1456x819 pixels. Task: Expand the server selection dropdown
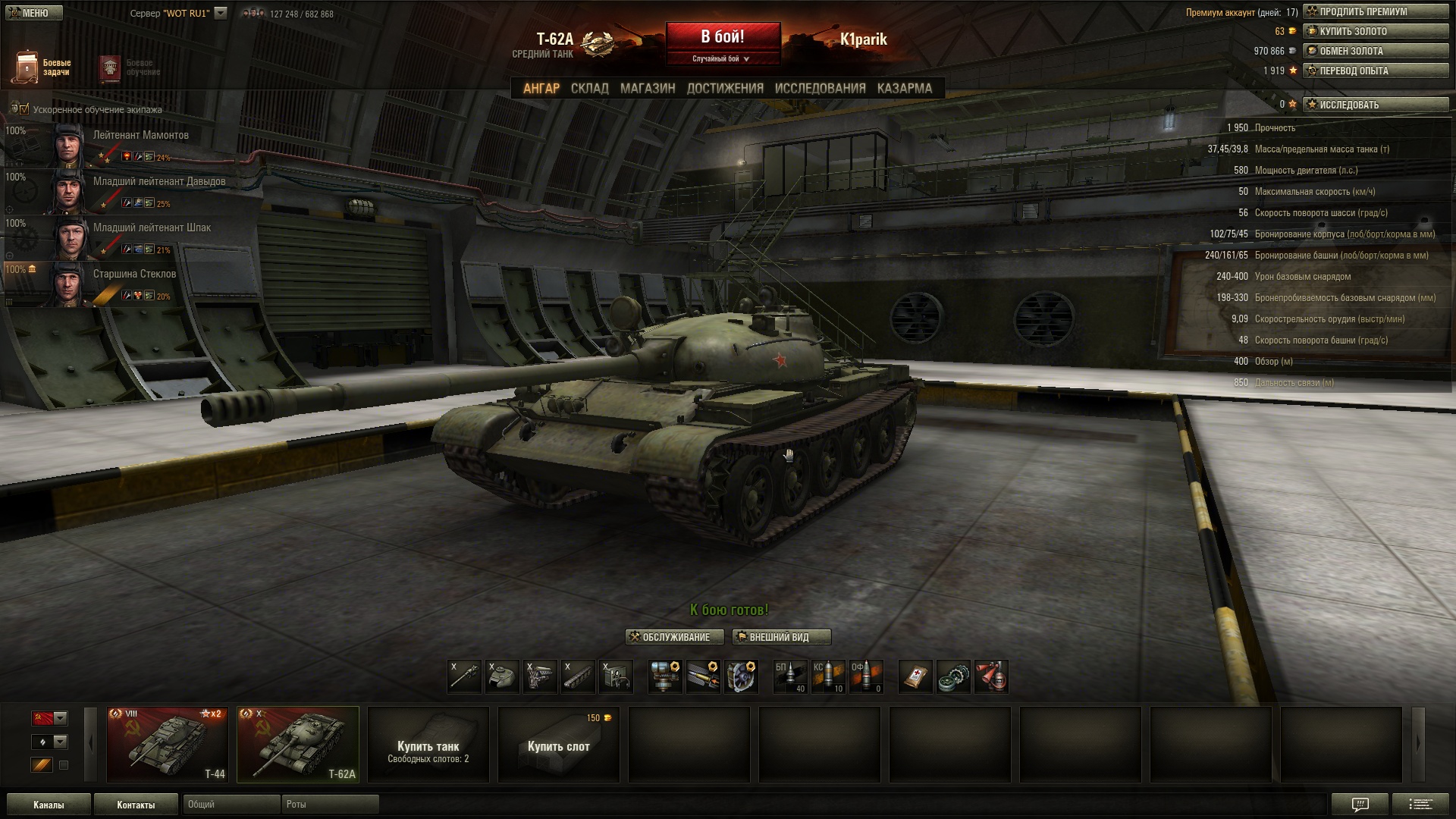(x=221, y=13)
